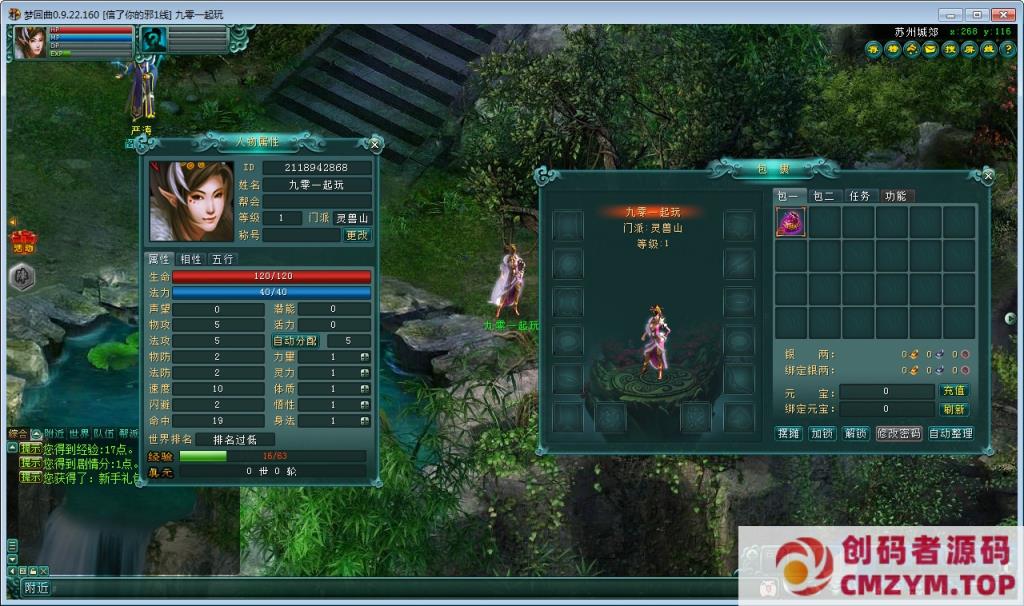Switch to the 相性 tab
The height and width of the screenshot is (606, 1024).
pyautogui.click(x=190, y=259)
